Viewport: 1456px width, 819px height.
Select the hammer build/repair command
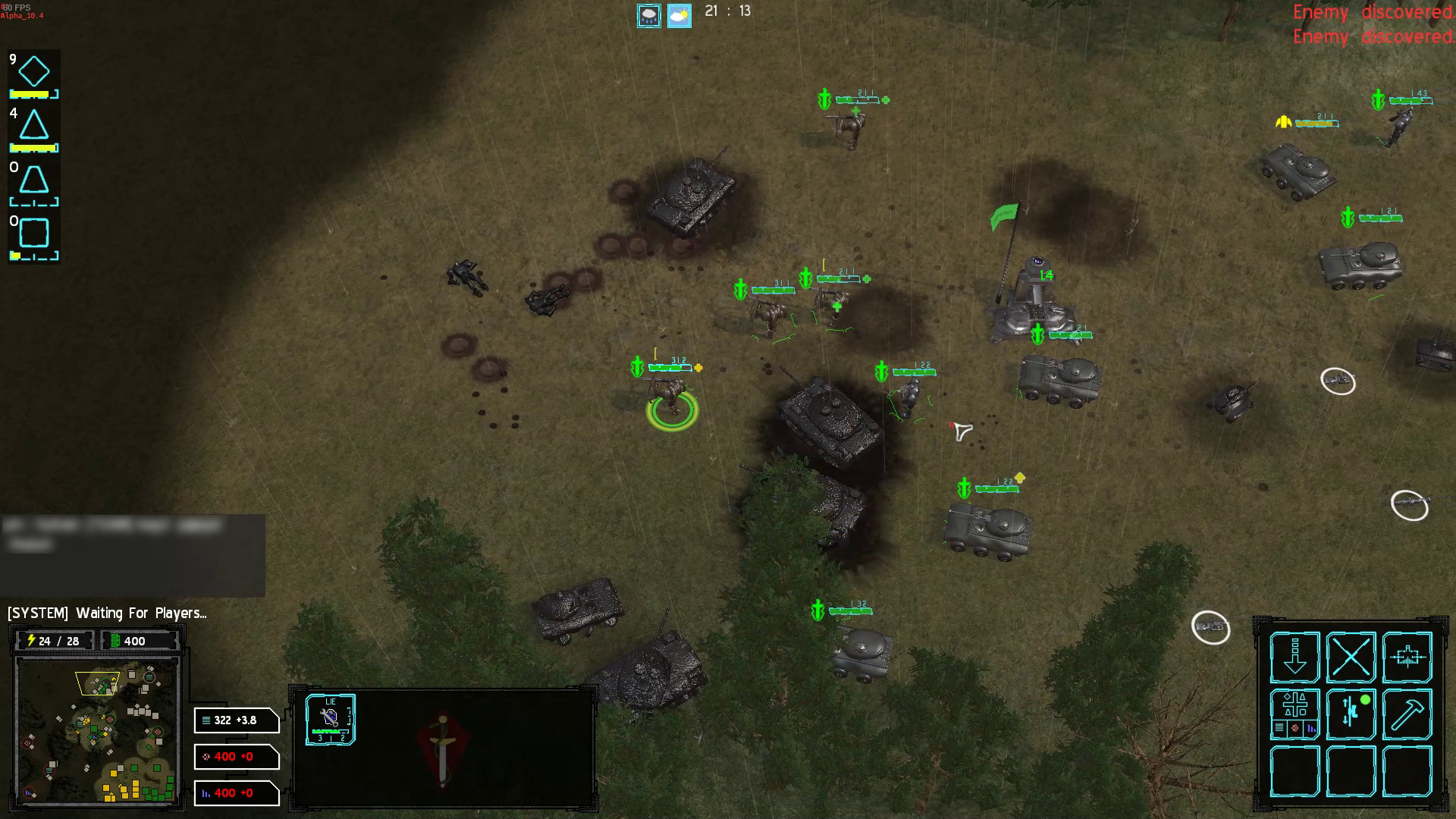(x=1407, y=715)
